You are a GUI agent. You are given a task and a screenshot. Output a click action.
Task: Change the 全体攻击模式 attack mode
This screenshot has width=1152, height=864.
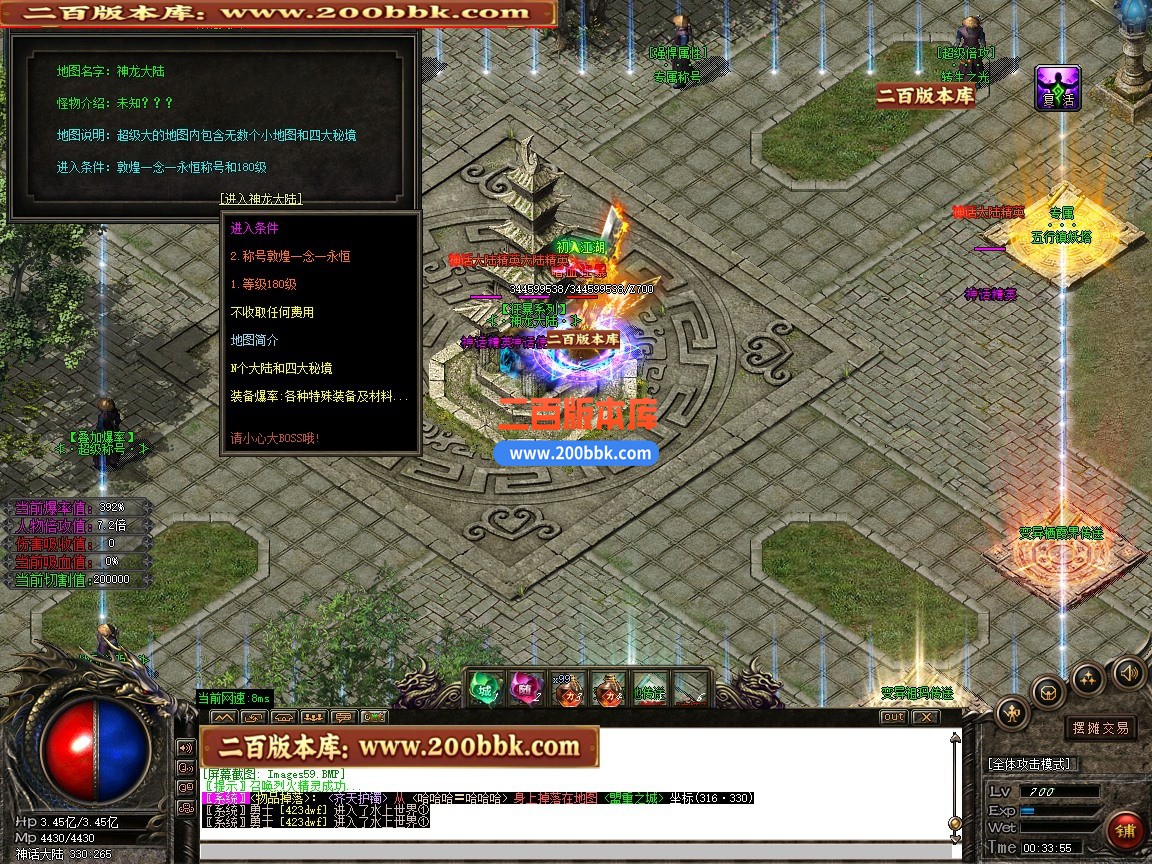[1031, 764]
